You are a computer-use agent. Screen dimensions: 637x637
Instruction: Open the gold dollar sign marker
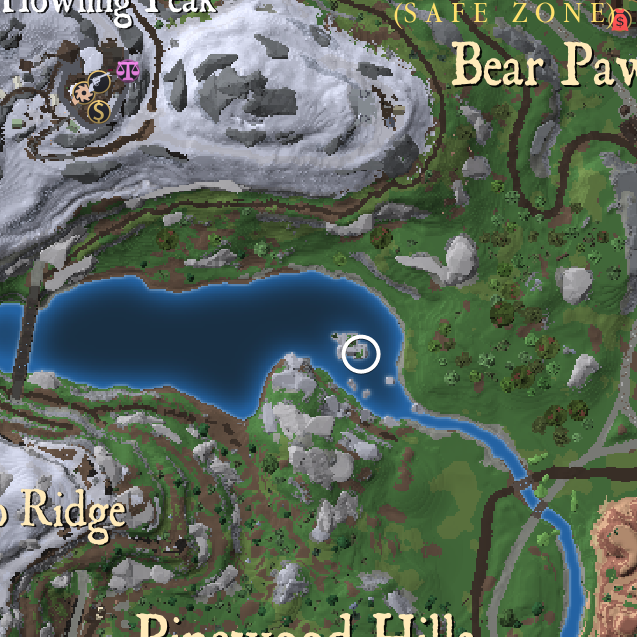coord(97,111)
